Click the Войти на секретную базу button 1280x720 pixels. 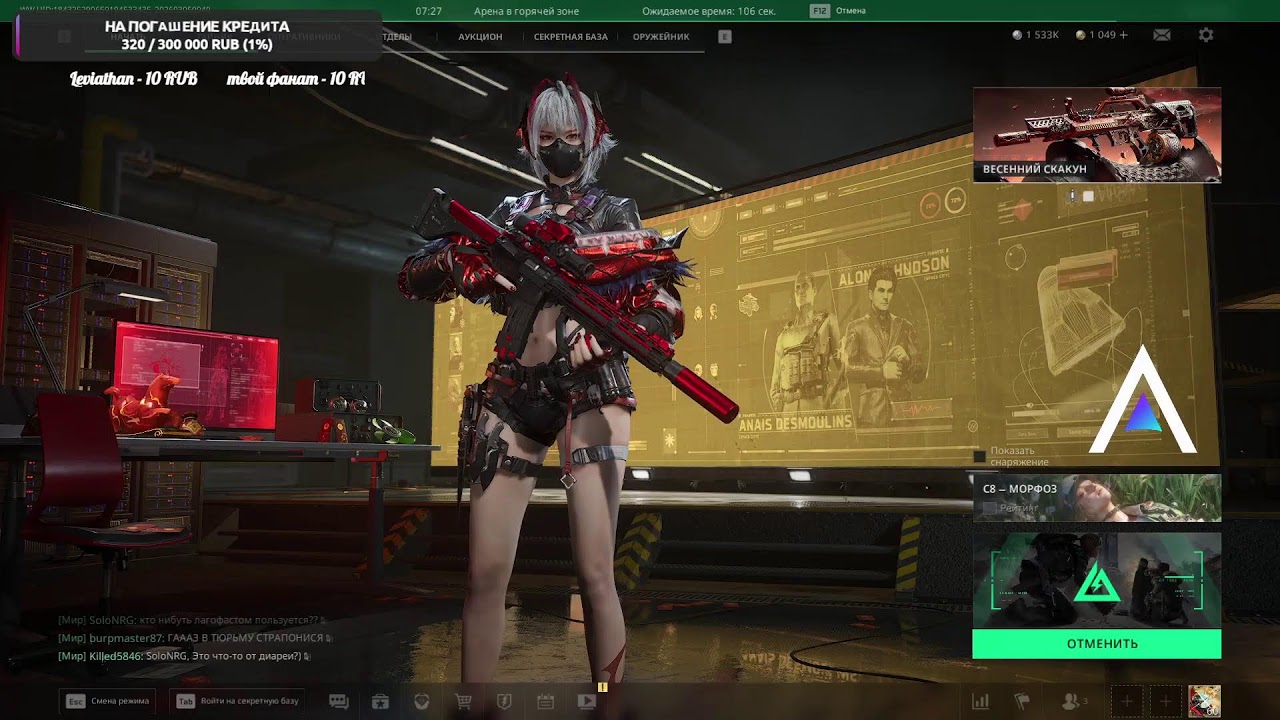pyautogui.click(x=238, y=701)
